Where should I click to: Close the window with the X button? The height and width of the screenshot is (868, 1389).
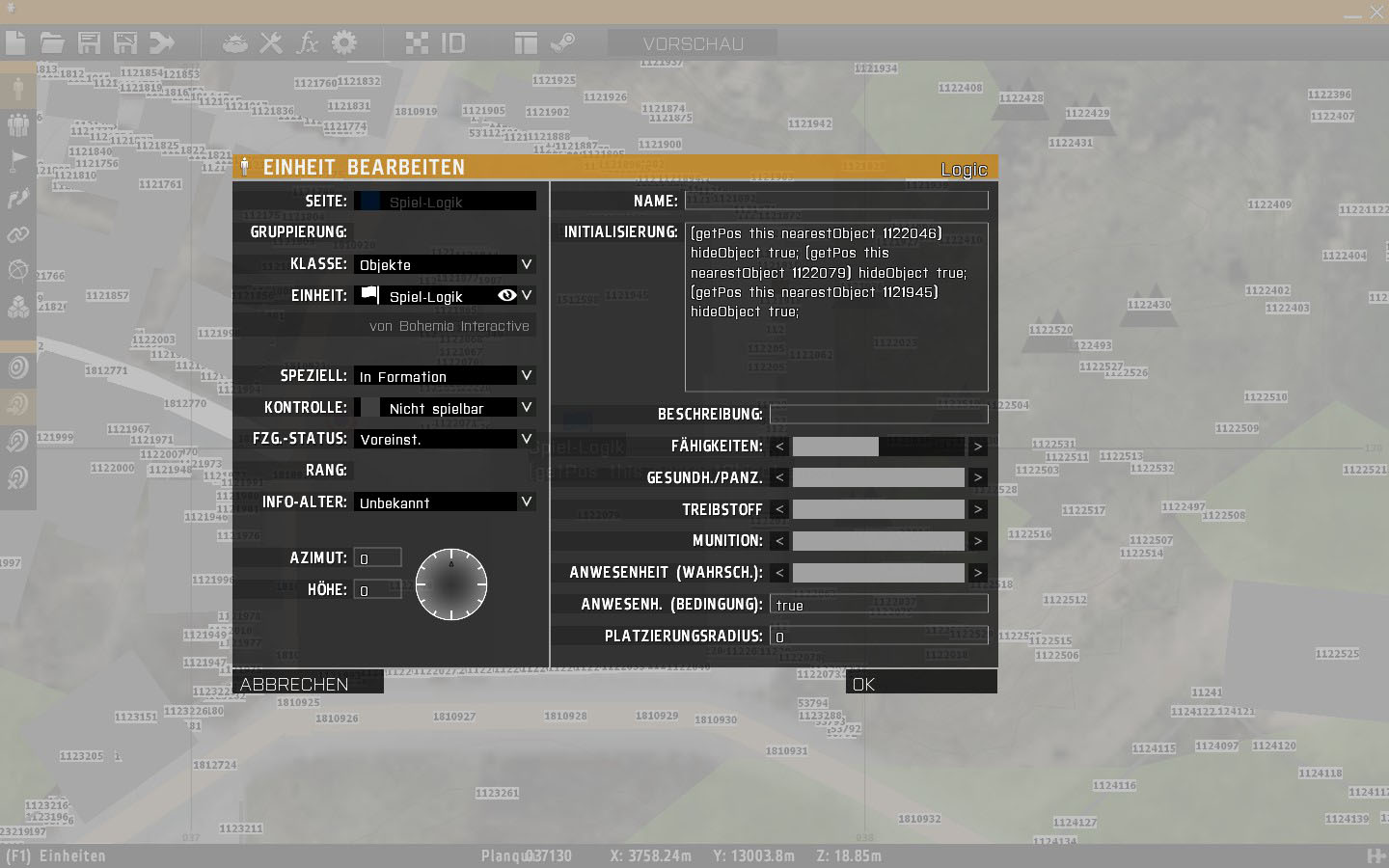pos(1376,13)
